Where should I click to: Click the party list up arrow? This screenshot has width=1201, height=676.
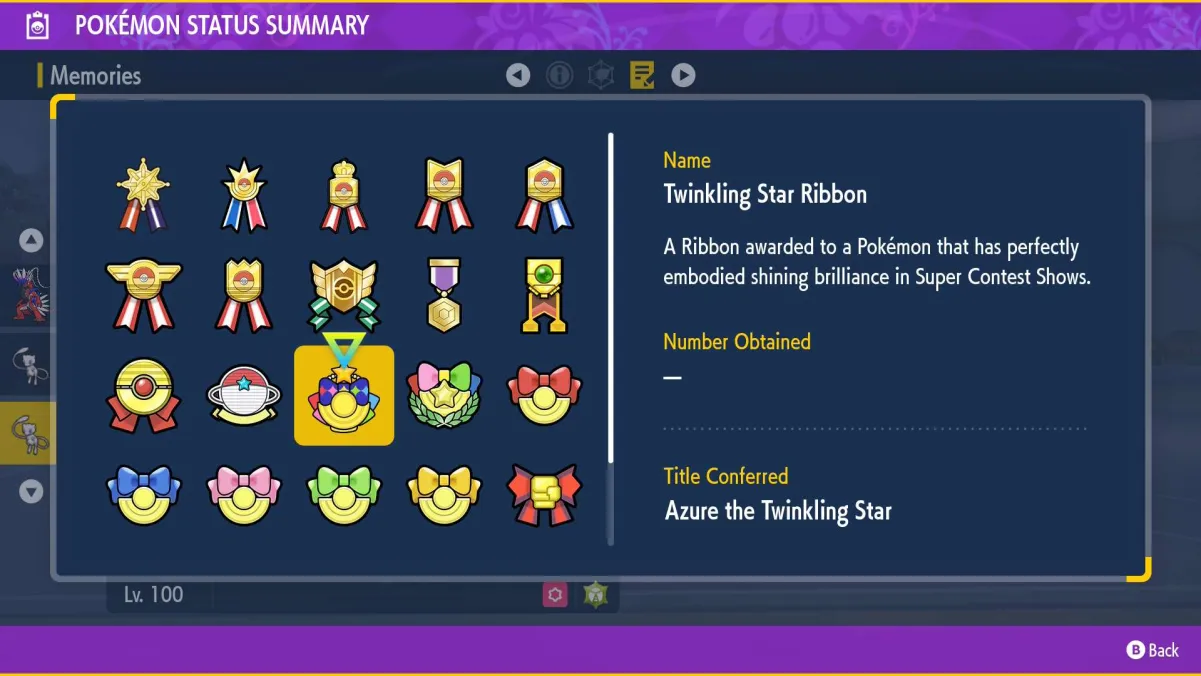click(x=31, y=240)
